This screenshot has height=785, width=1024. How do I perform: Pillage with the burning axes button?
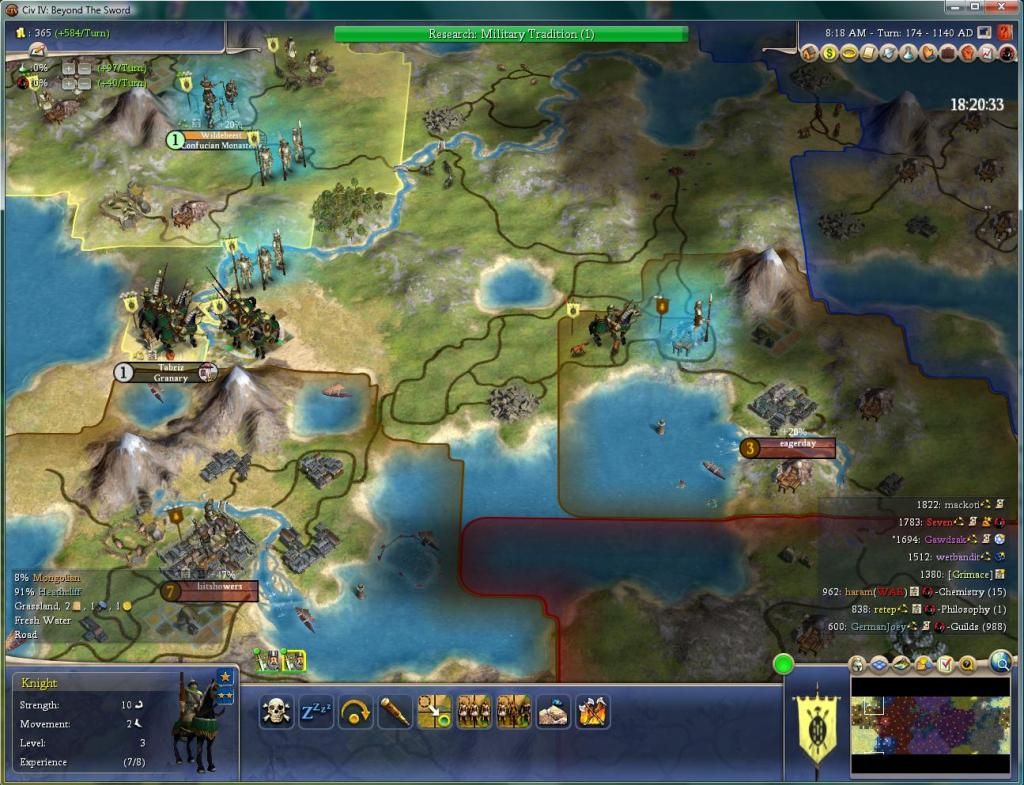(592, 712)
